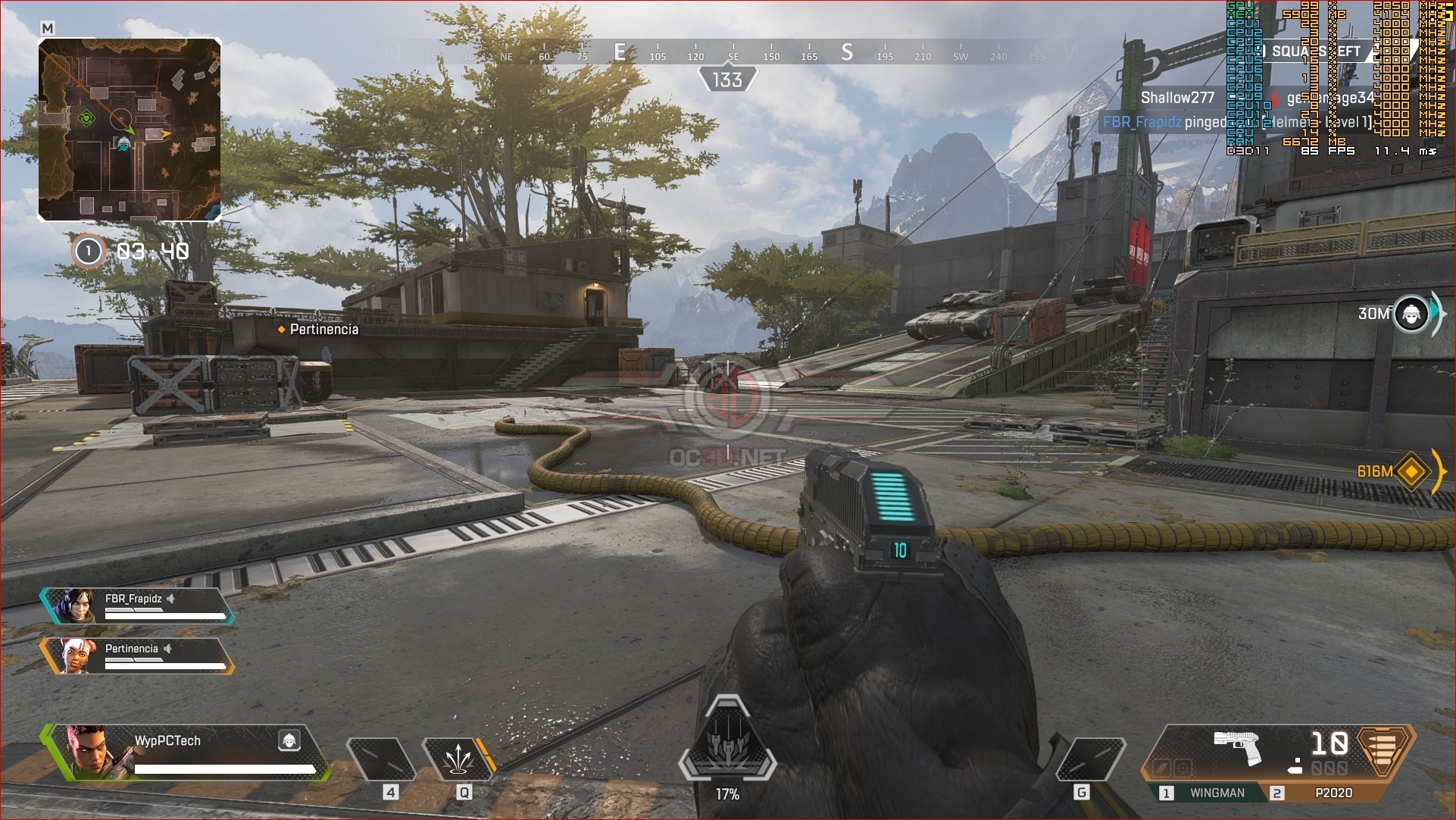Expand the minimap using the M key label
1456x820 pixels.
pyautogui.click(x=48, y=26)
